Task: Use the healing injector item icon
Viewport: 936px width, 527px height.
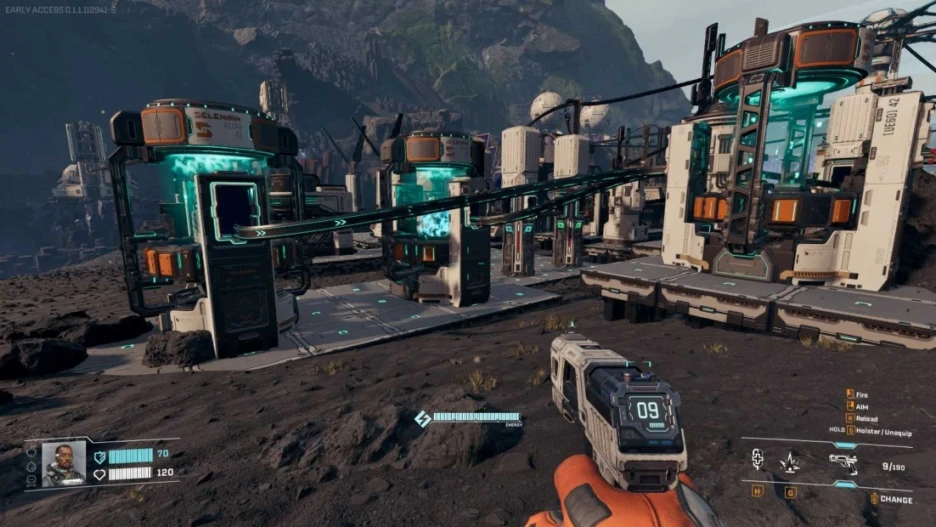Action: (757, 459)
